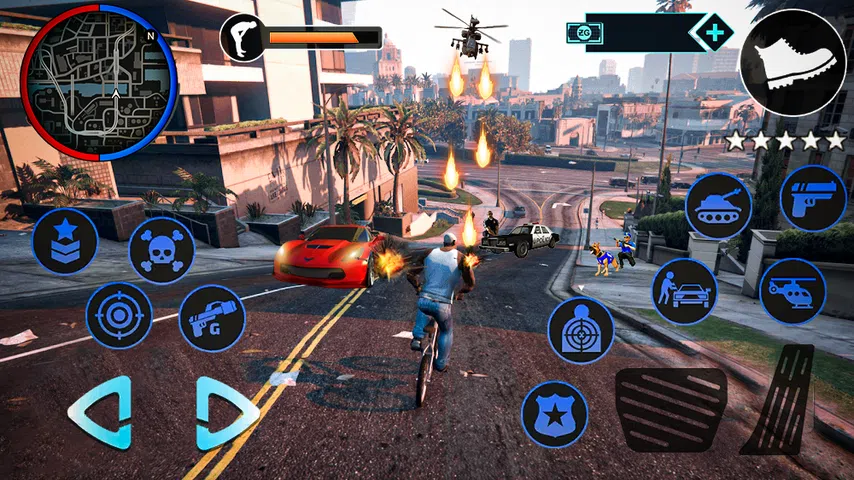Summon the helicopter
The width and height of the screenshot is (854, 480).
pos(792,291)
